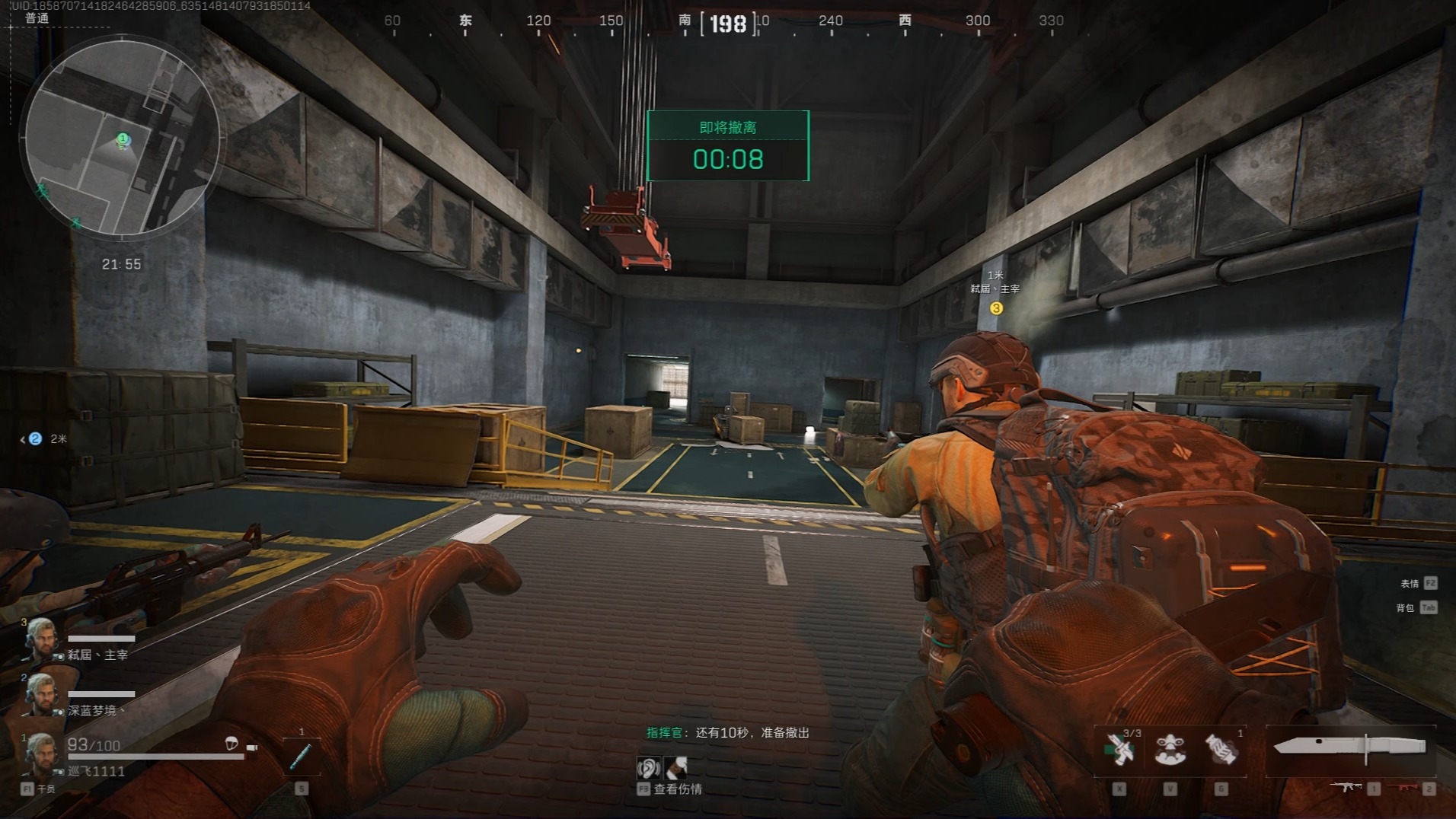
Task: Click the ear hearing-damage status icon
Action: (x=648, y=767)
